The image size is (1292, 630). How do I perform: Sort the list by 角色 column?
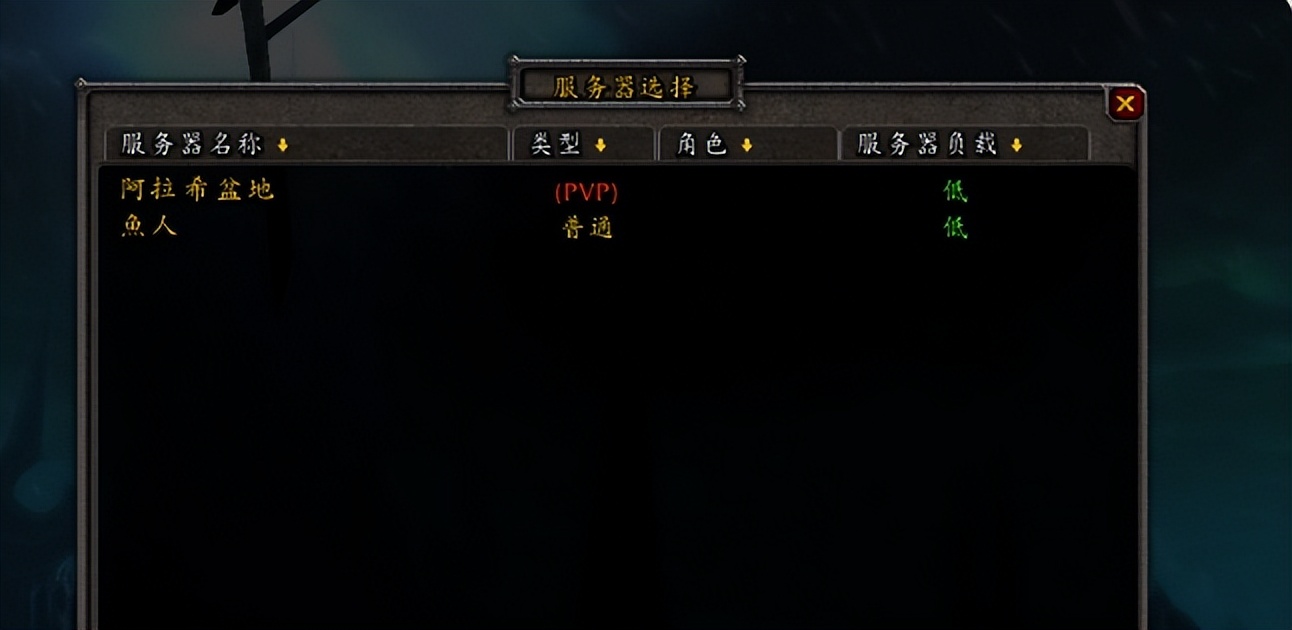coord(747,145)
